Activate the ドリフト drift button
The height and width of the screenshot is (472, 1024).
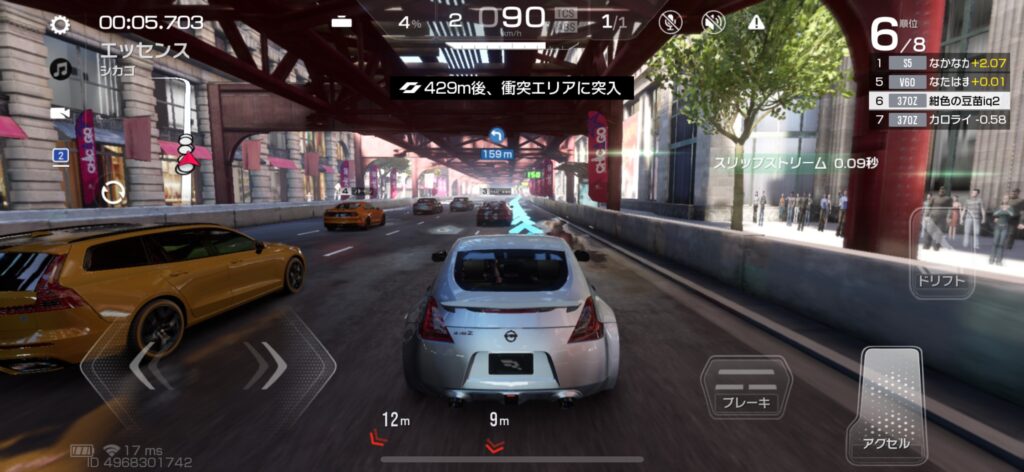click(x=940, y=255)
